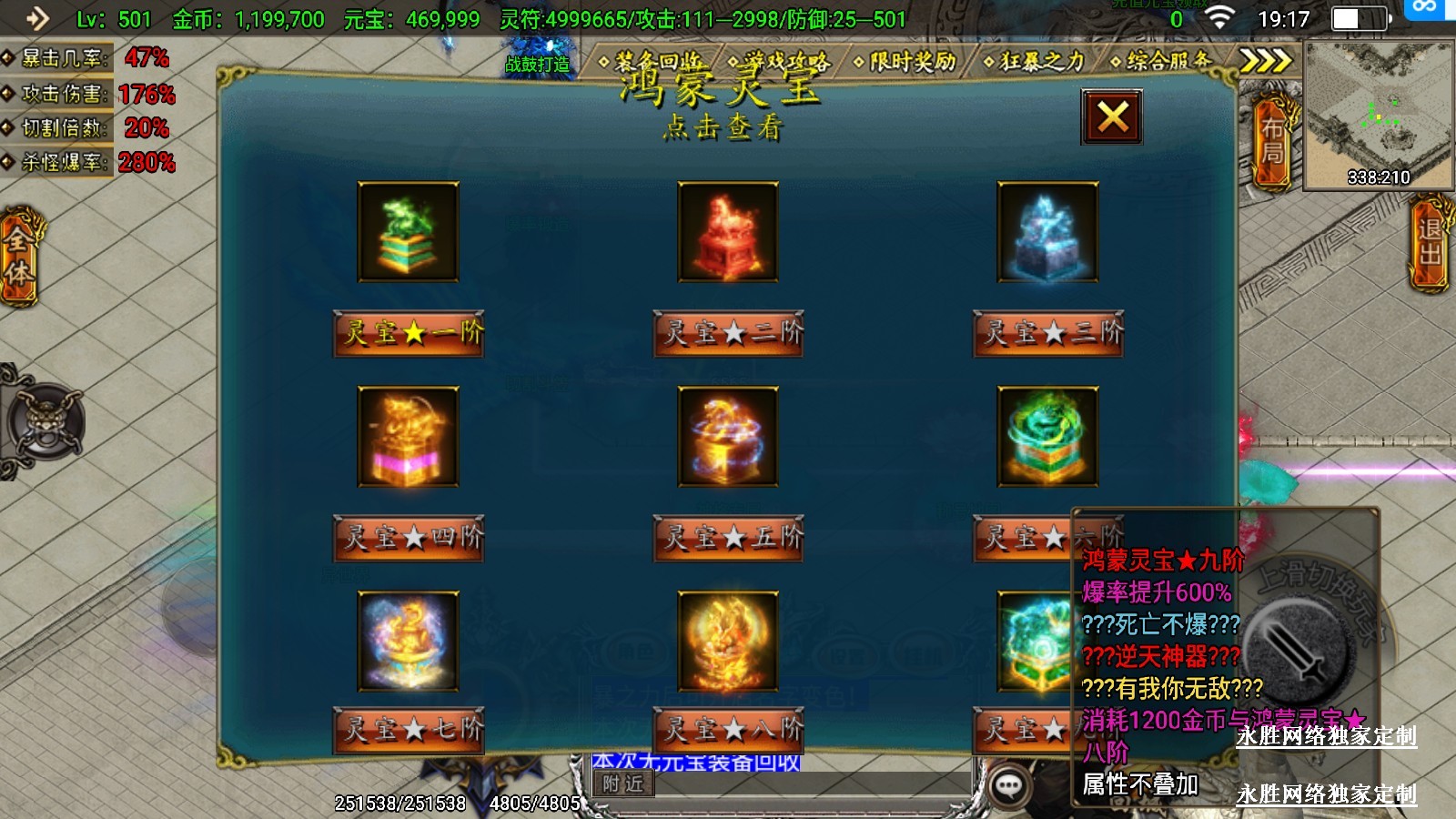
Task: Close the 鸿蒙灵宝 panel
Action: pyautogui.click(x=1112, y=117)
